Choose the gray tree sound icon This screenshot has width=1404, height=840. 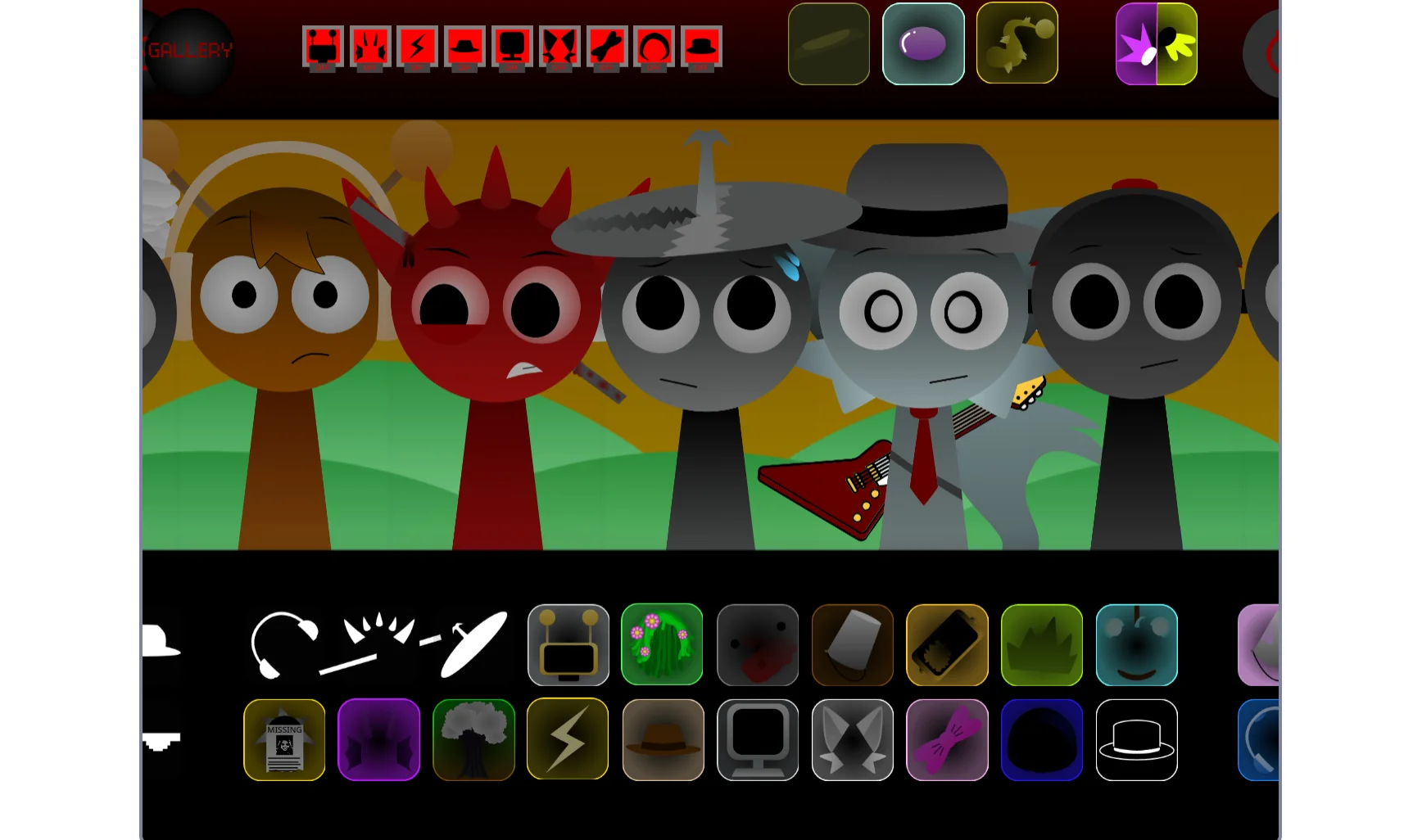point(473,738)
